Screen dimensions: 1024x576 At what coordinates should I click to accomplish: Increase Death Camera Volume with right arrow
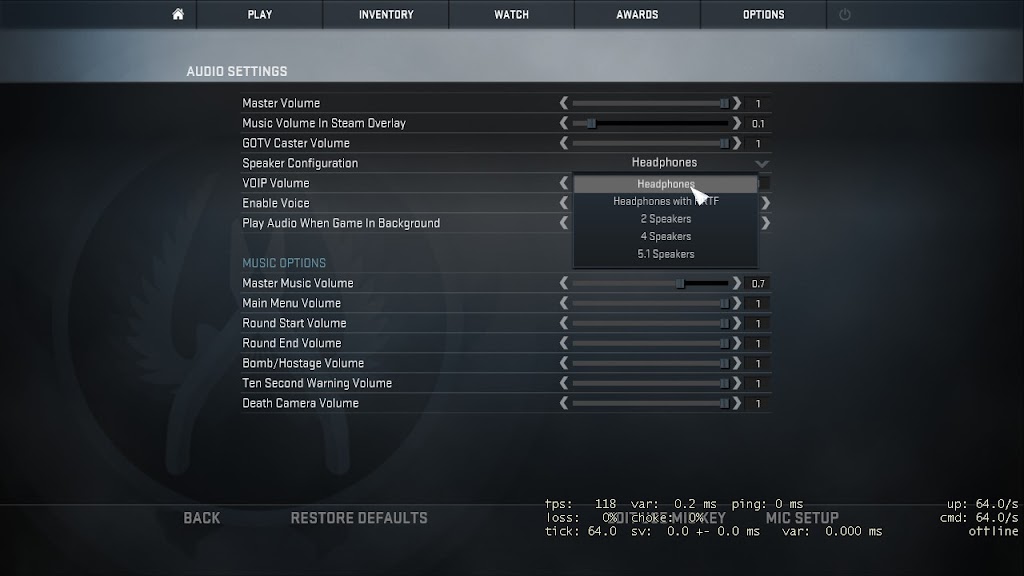737,403
